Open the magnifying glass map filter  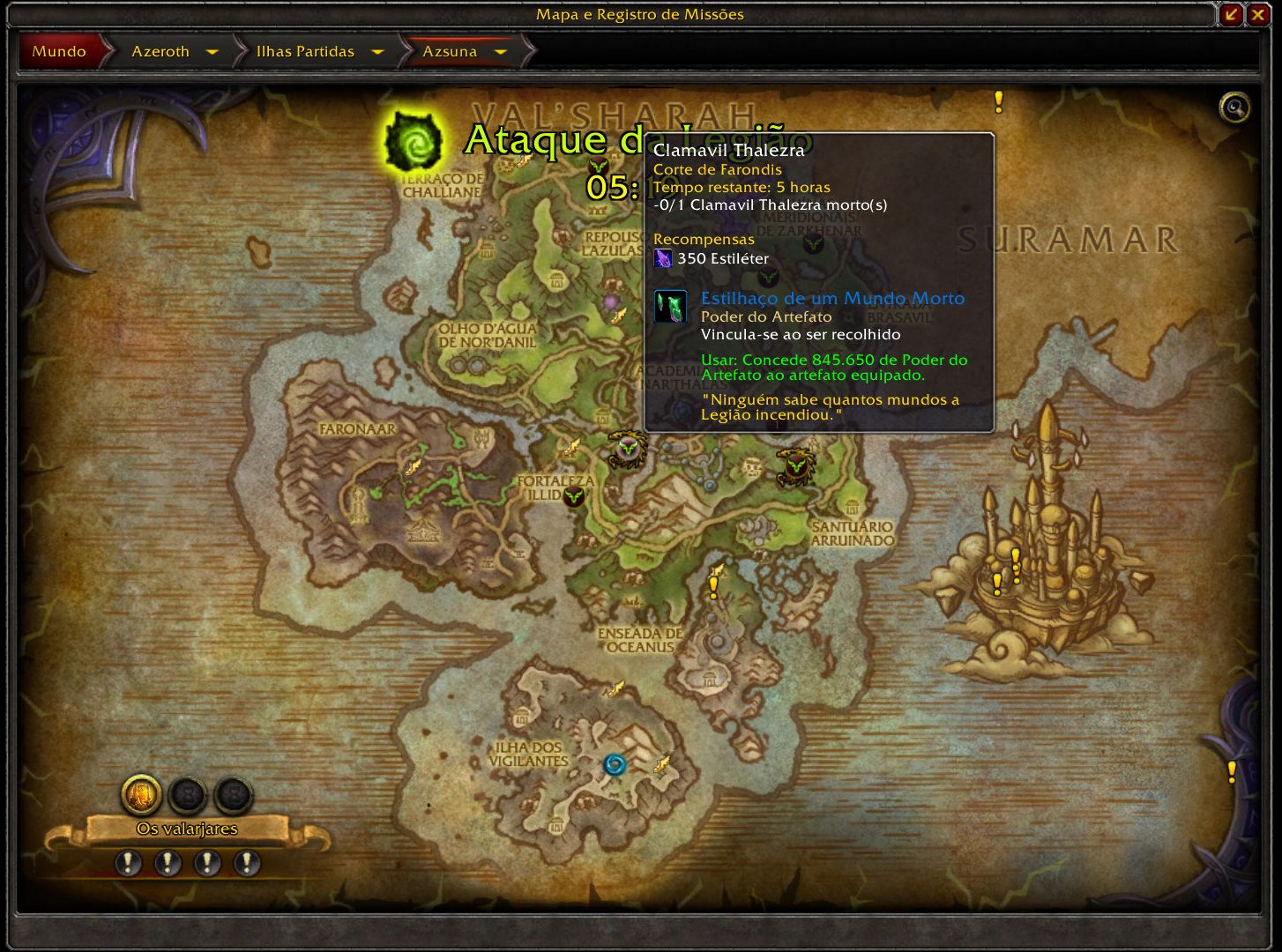pyautogui.click(x=1234, y=108)
